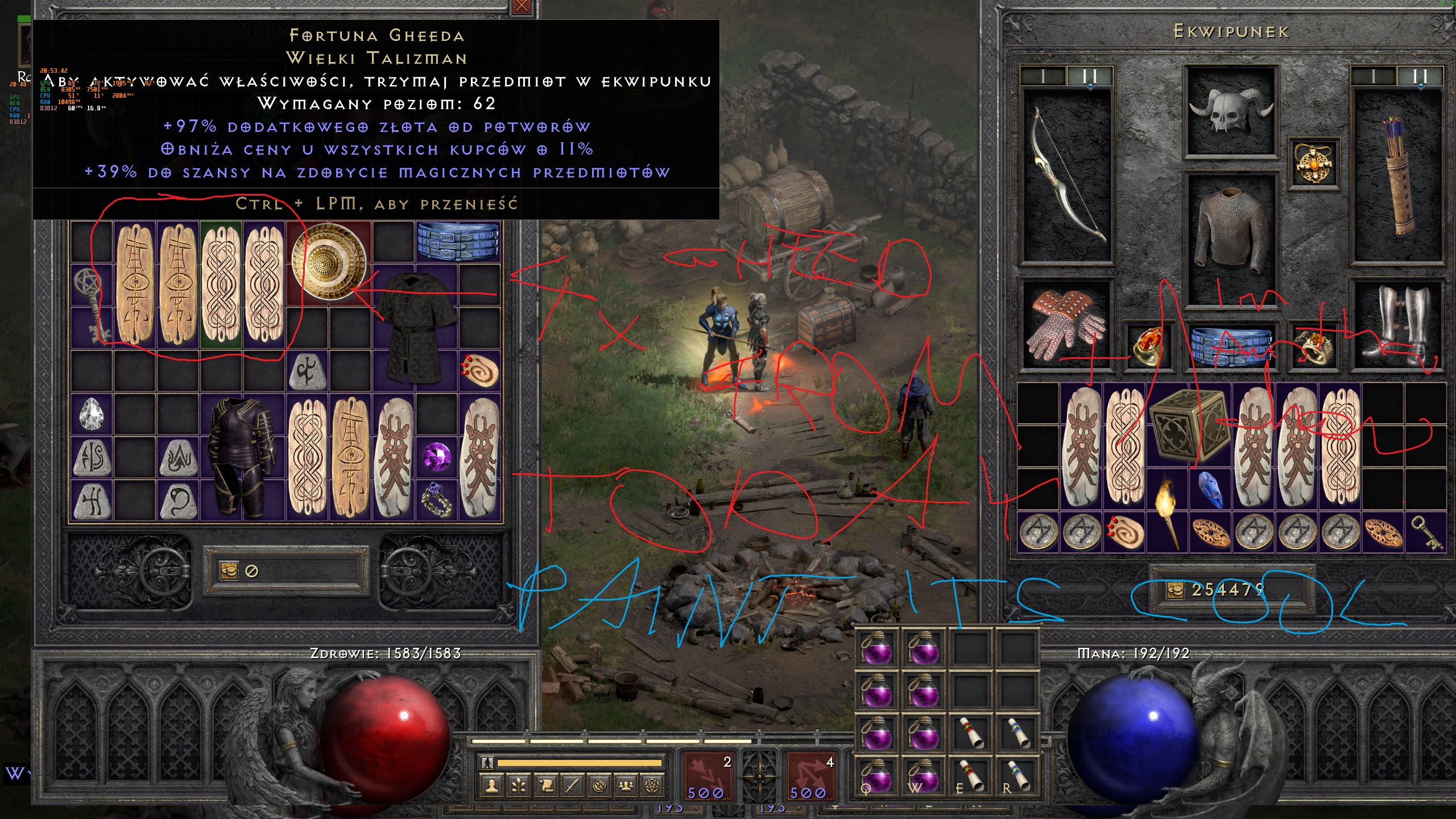The image size is (1456, 819).
Task: Open the quest log scroll button
Action: pos(546,785)
